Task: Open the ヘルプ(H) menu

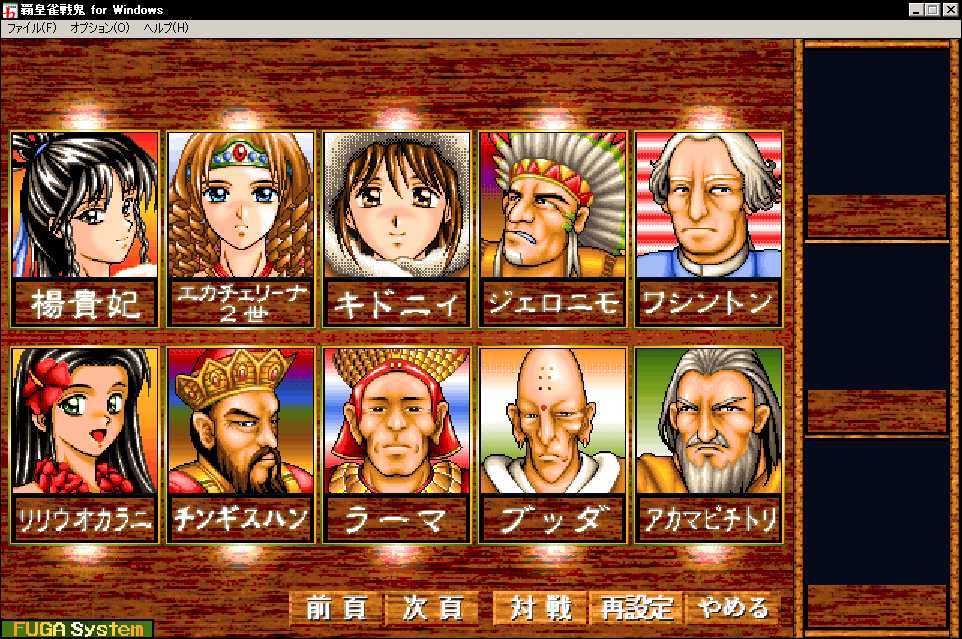Action: click(x=166, y=28)
